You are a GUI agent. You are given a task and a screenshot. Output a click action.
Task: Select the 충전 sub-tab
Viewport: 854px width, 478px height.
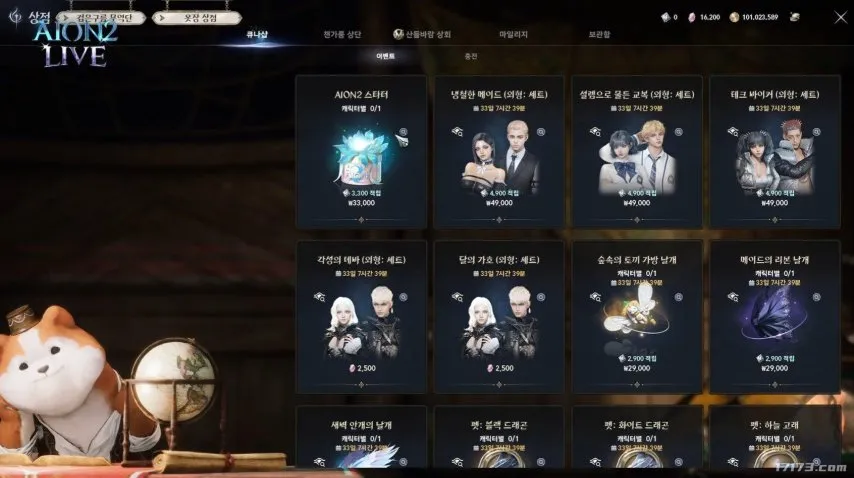pos(470,57)
